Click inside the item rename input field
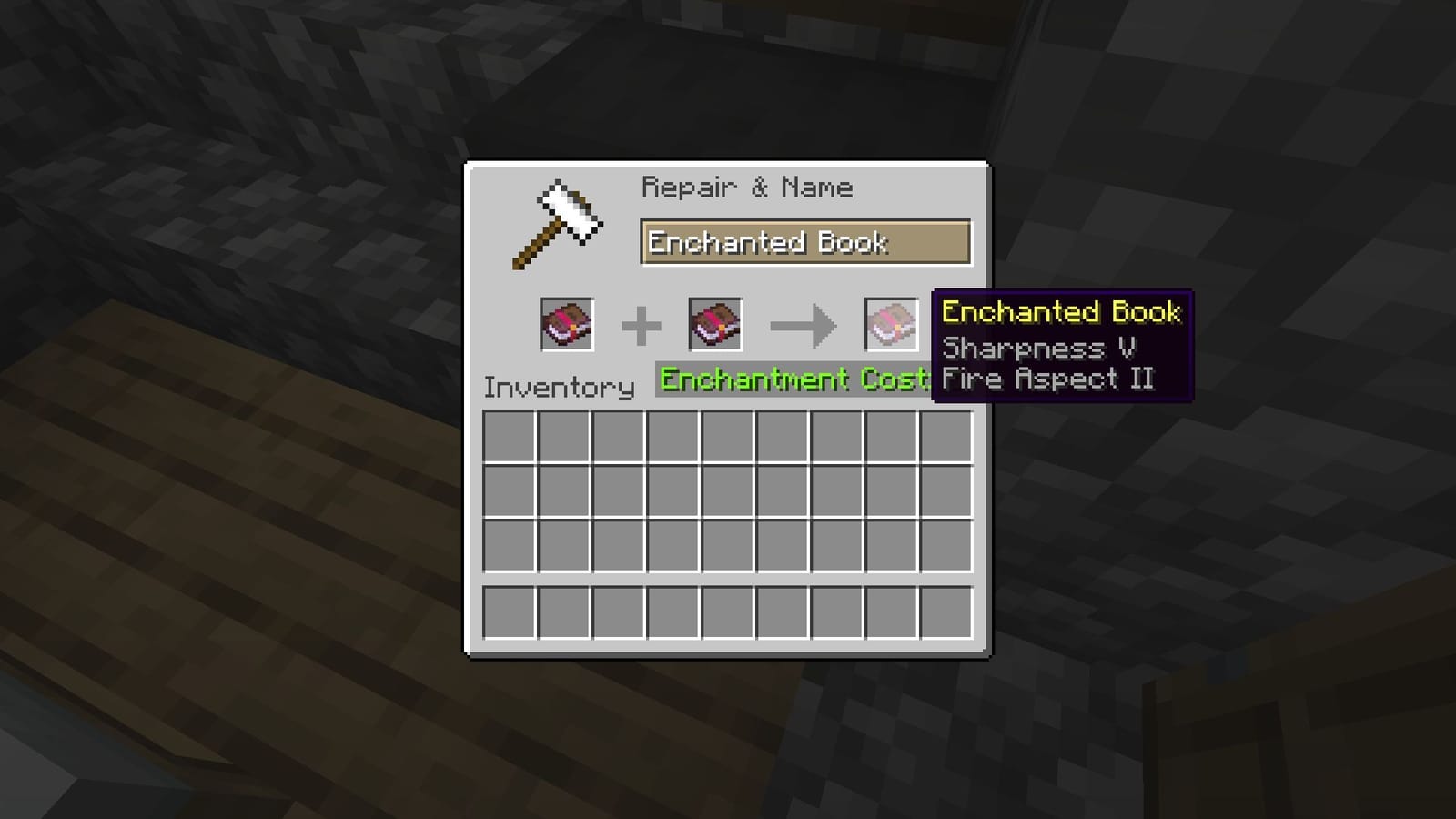The height and width of the screenshot is (819, 1456). [x=807, y=242]
